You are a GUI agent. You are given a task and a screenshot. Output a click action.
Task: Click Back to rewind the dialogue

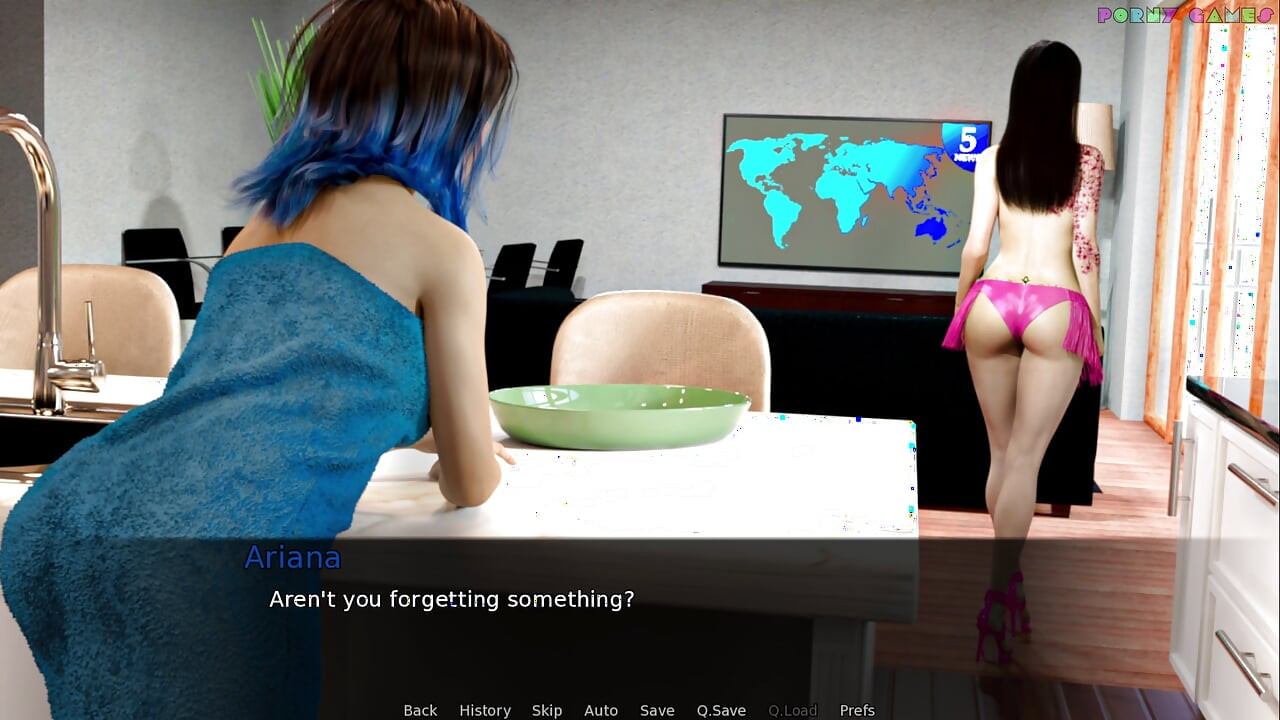[420, 710]
